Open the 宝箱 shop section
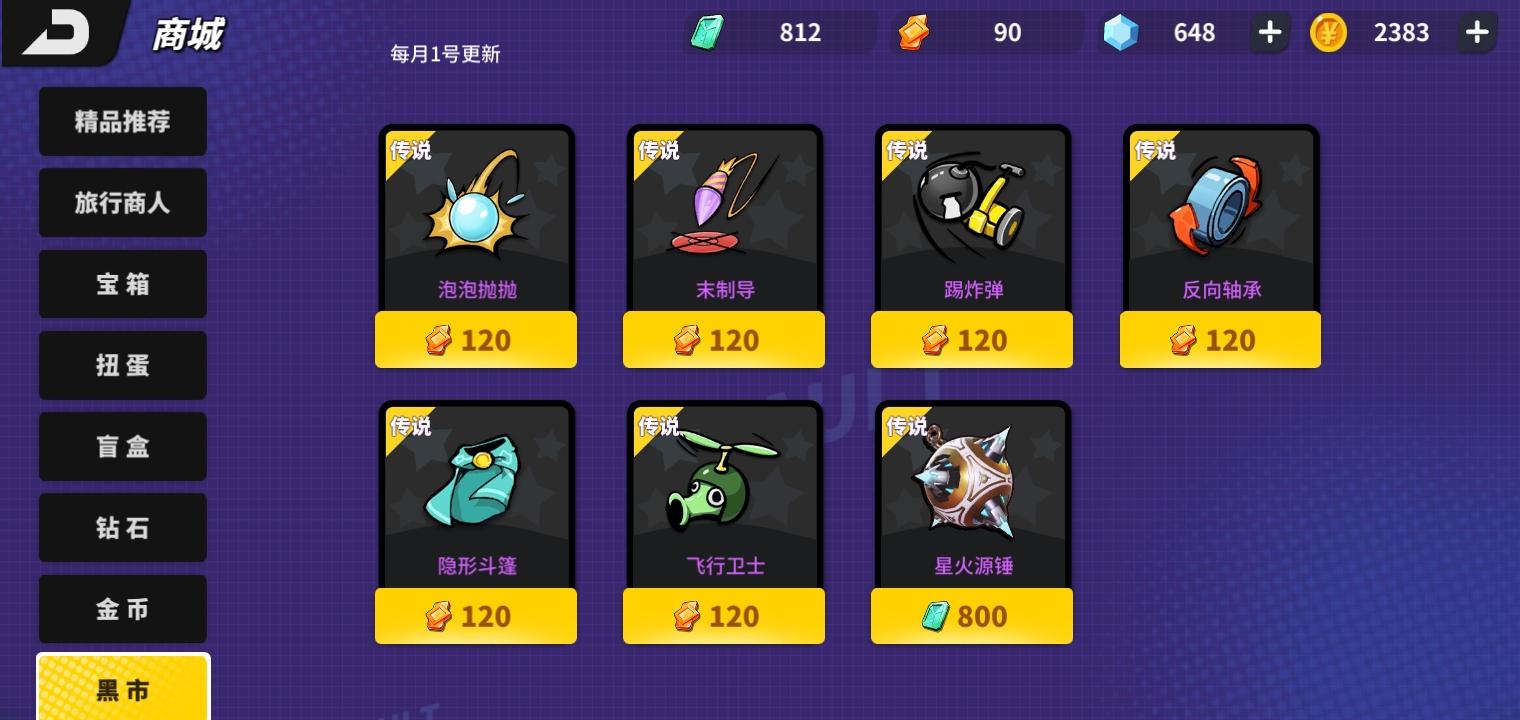This screenshot has width=1520, height=720. 122,284
